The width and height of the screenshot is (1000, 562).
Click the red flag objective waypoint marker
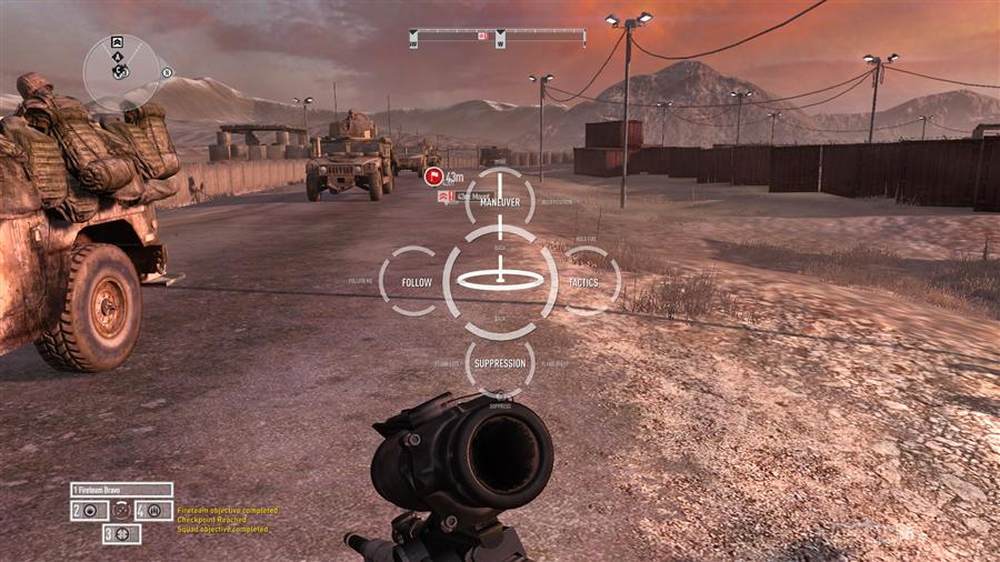pyautogui.click(x=433, y=176)
